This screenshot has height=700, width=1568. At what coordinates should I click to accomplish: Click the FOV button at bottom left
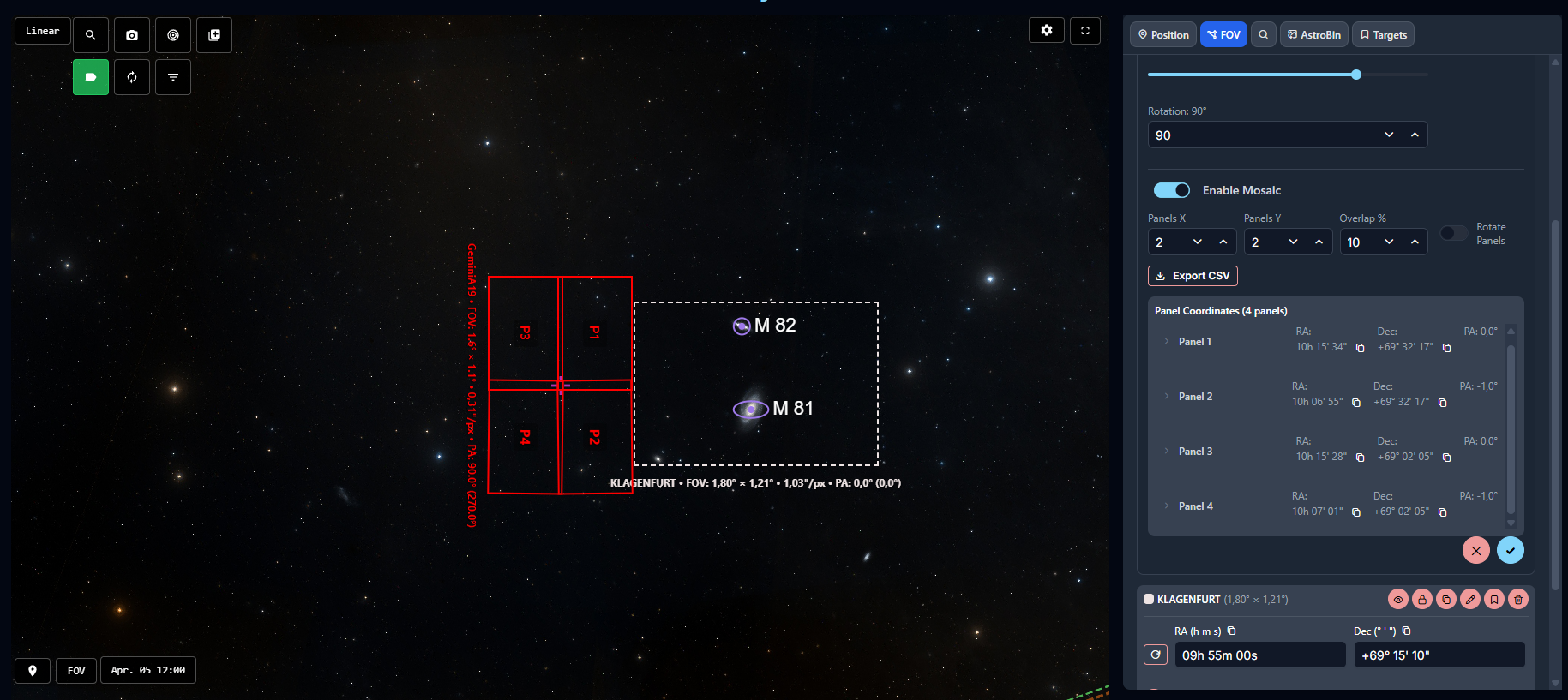pos(75,671)
